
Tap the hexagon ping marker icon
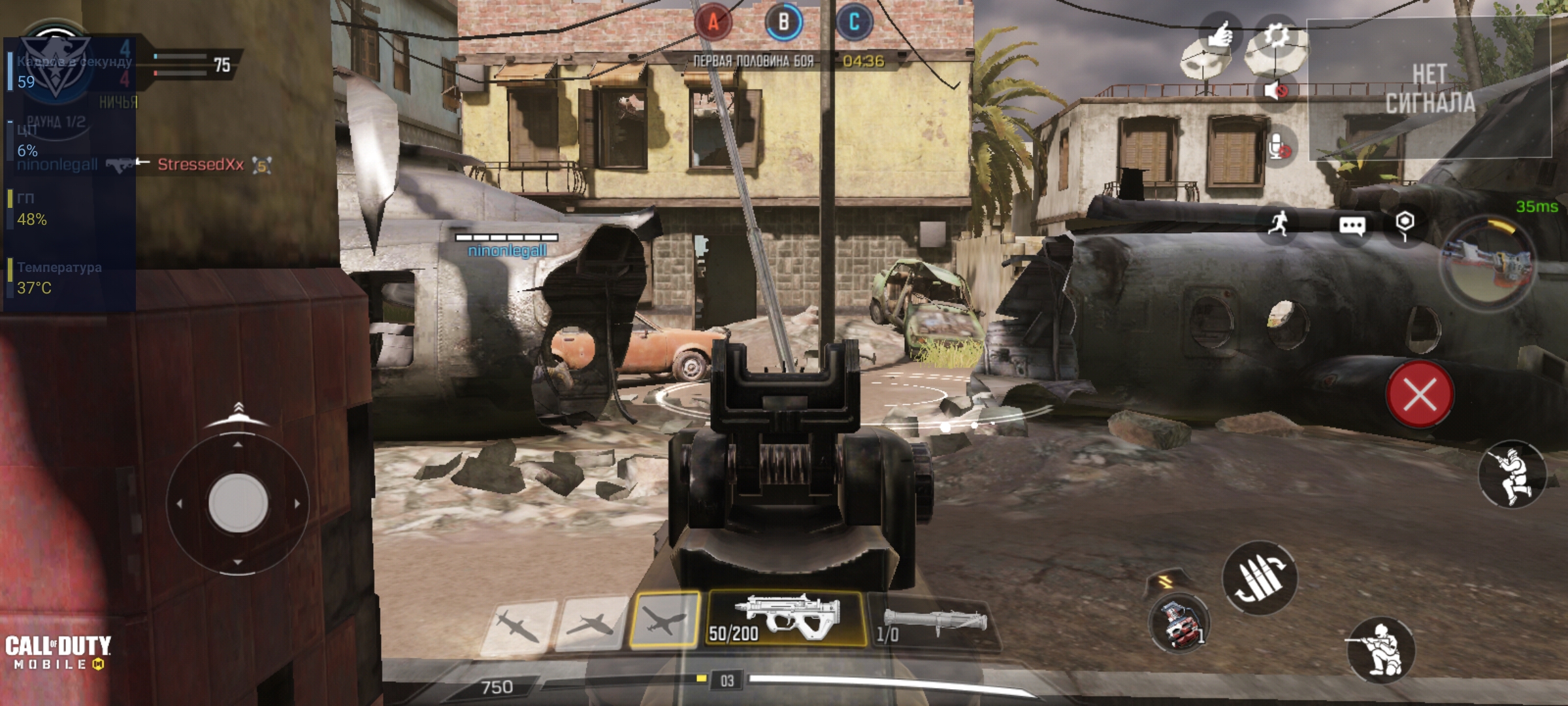pos(1405,223)
